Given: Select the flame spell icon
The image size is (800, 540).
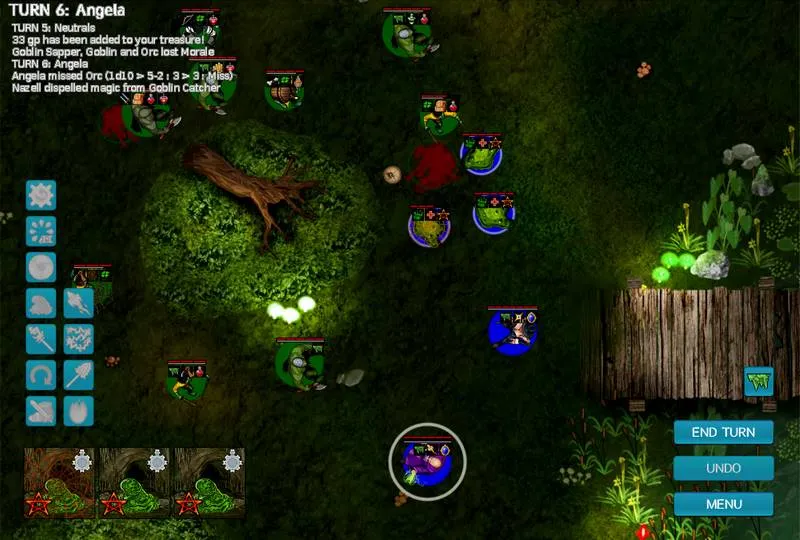Looking at the screenshot, I should pyautogui.click(x=78, y=410).
